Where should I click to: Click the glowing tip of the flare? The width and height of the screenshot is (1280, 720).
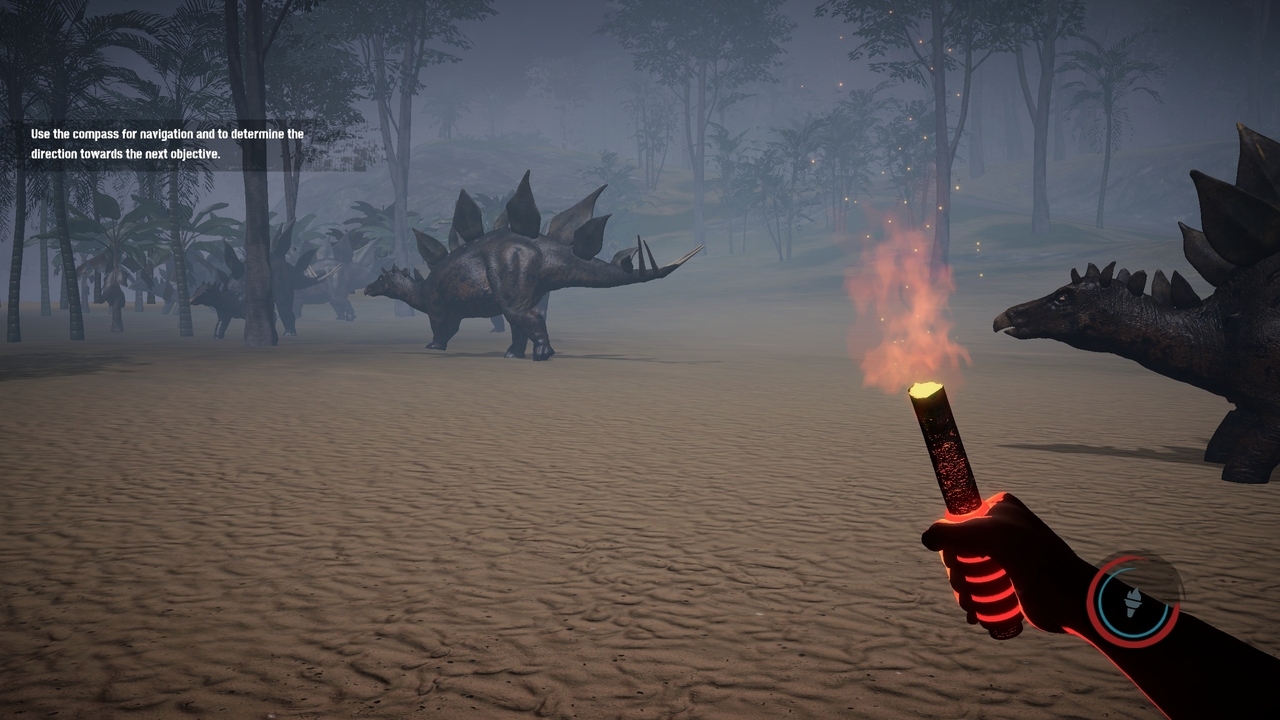925,390
